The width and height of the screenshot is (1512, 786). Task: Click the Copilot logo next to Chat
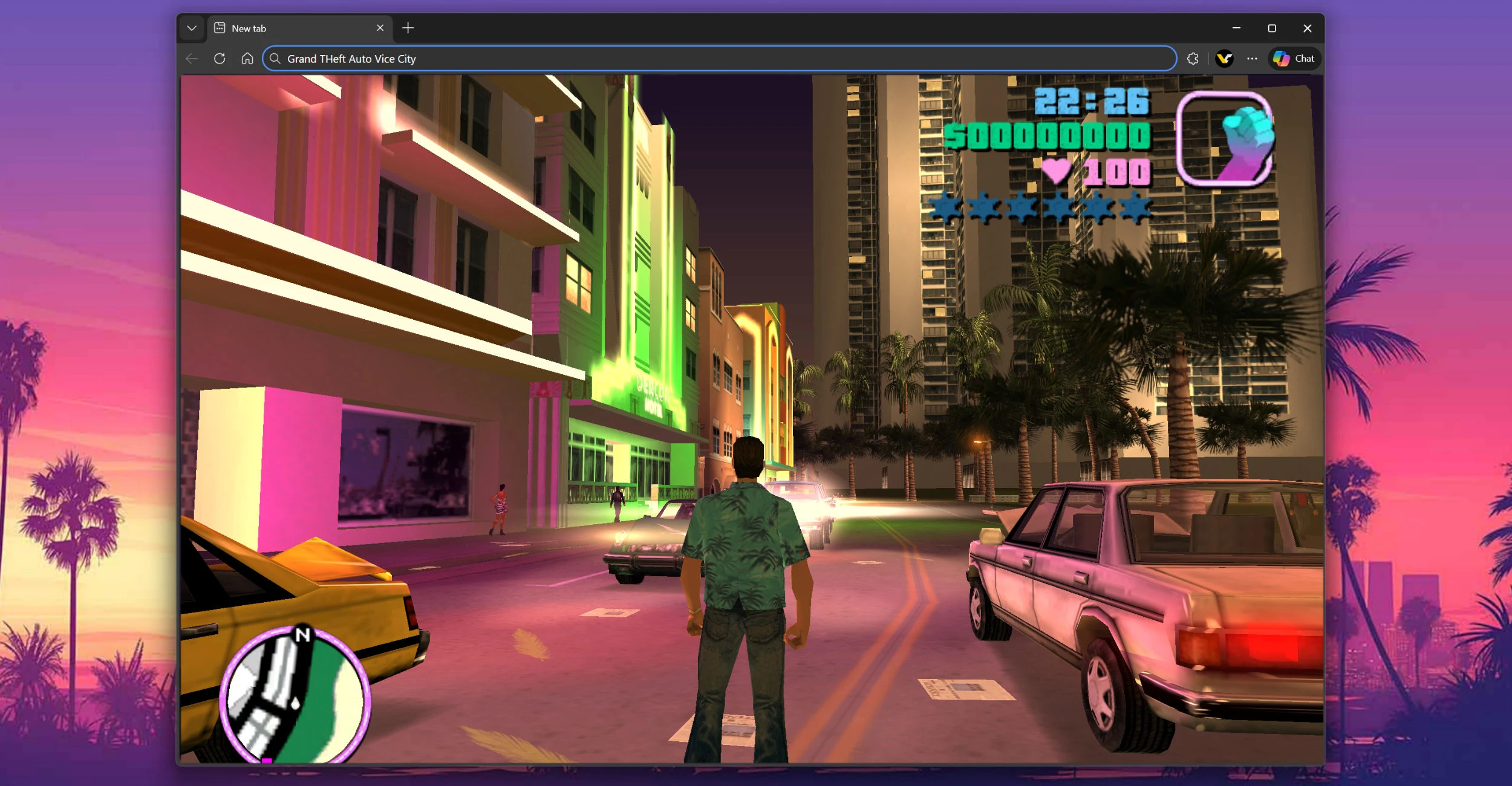[x=1281, y=59]
